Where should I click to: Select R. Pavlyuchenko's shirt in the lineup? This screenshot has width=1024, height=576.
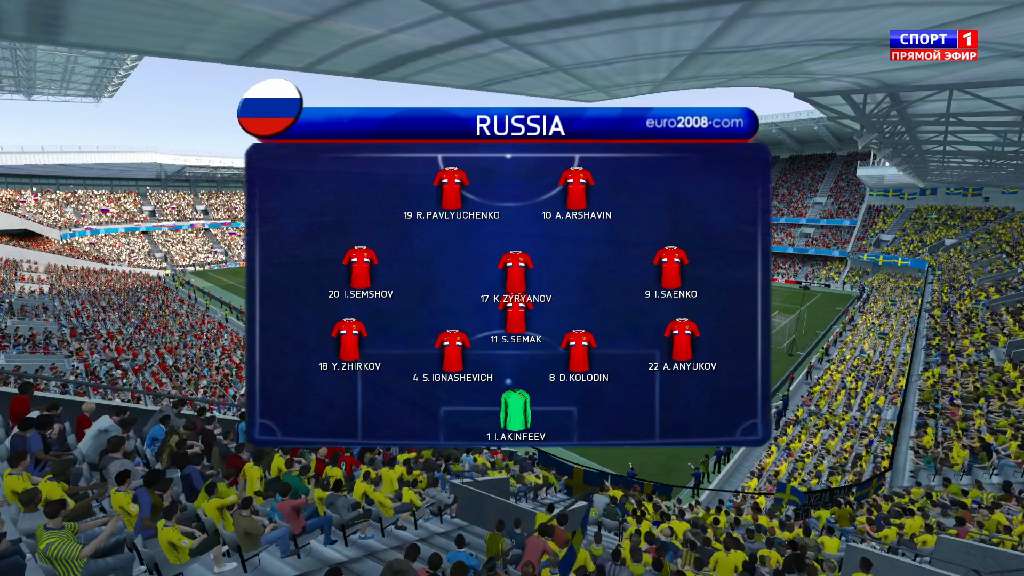[451, 188]
